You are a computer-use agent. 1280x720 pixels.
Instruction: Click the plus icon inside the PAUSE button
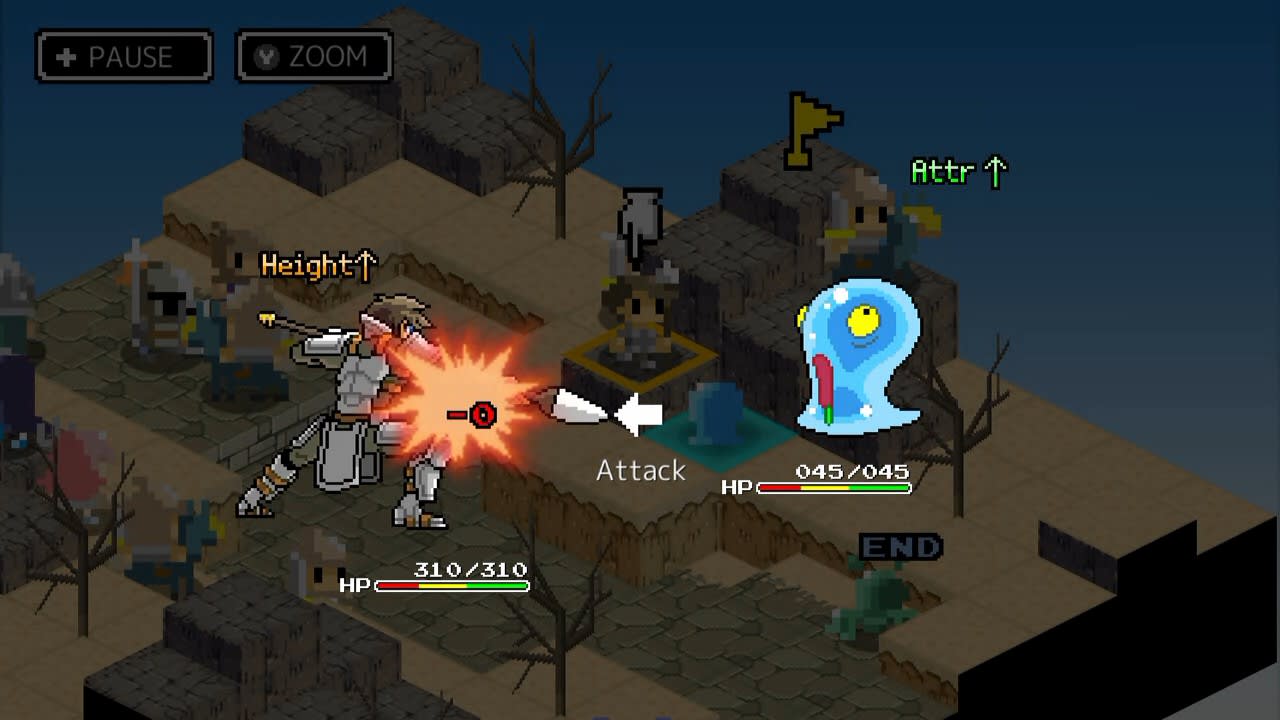pyautogui.click(x=65, y=57)
